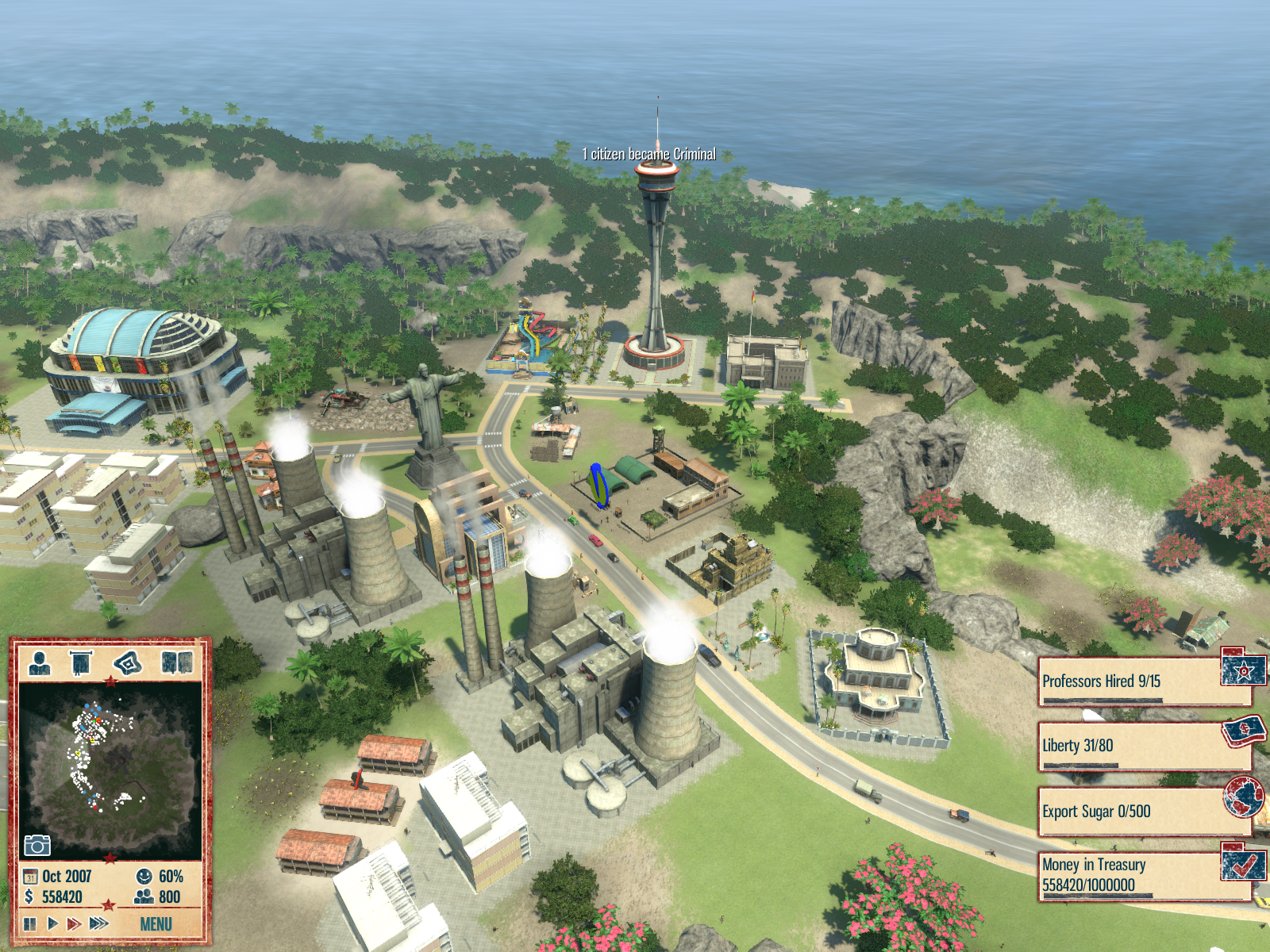Click the camera icon on minimap
The width and height of the screenshot is (1270, 952).
point(37,846)
